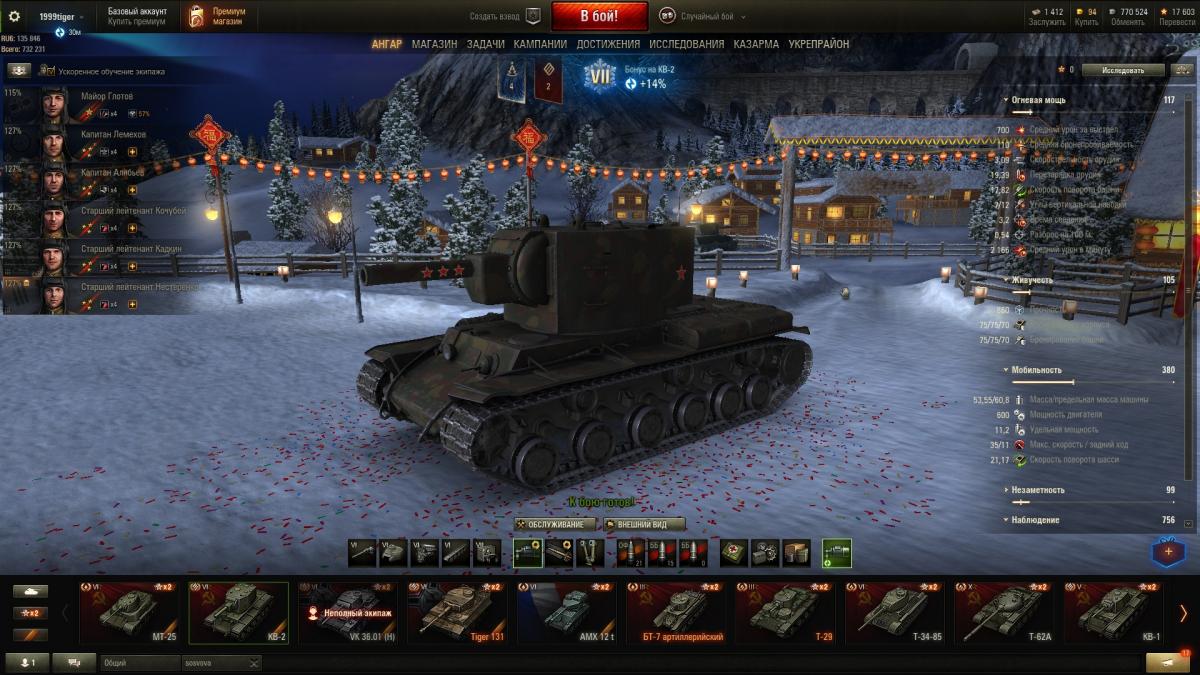Open the settings gear menu
Viewport: 1200px width, 675px height.
(x=14, y=16)
